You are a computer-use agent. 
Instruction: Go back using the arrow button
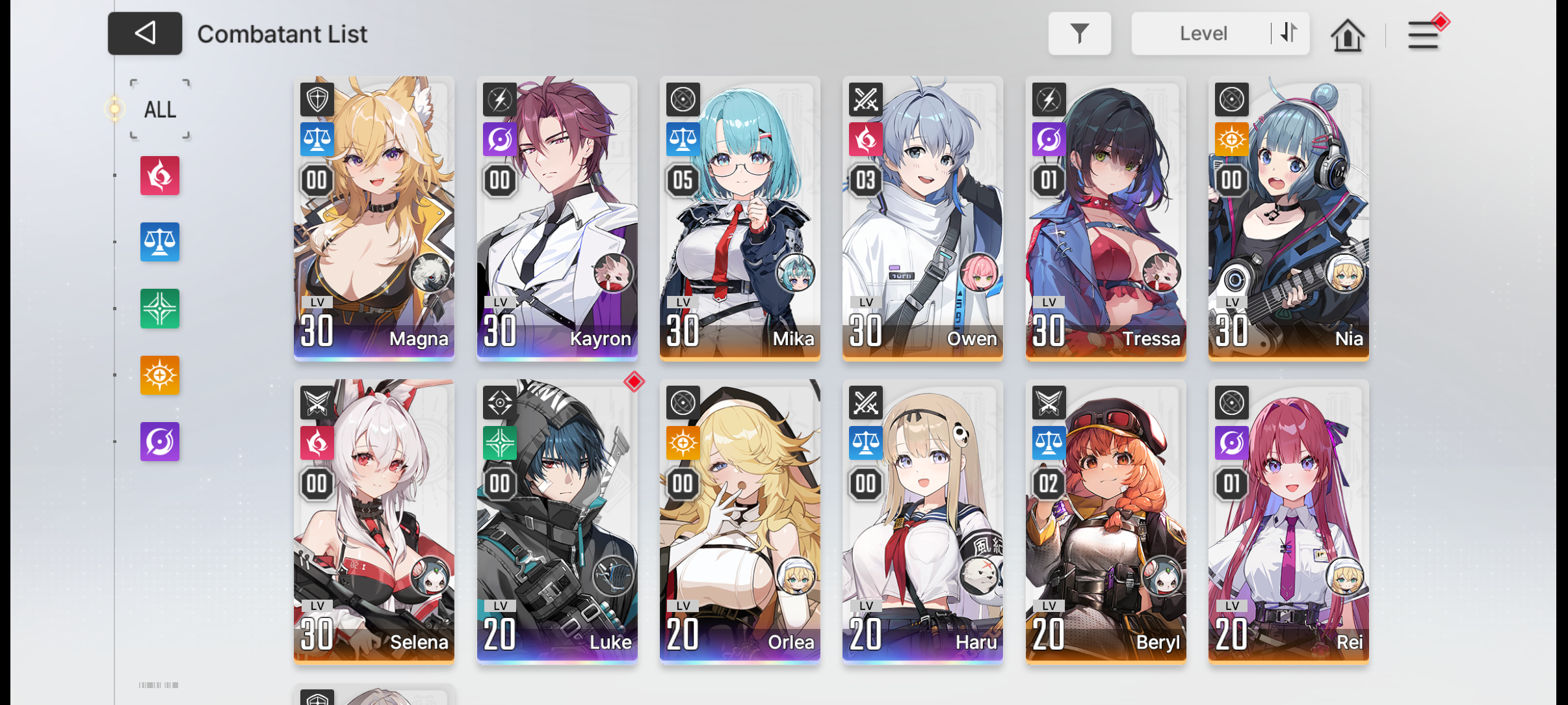click(144, 33)
